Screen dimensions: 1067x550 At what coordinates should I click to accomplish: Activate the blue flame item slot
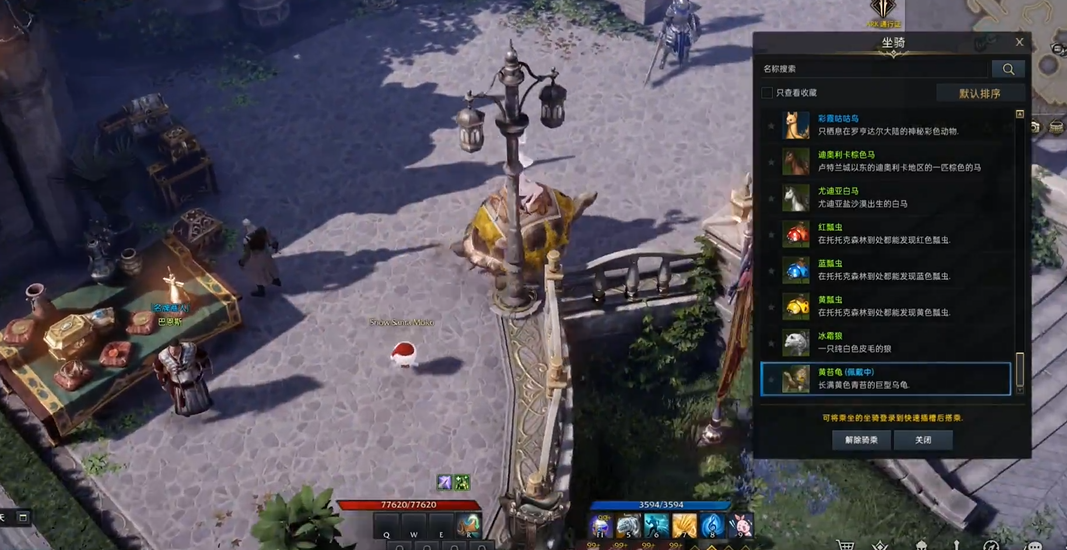(712, 525)
